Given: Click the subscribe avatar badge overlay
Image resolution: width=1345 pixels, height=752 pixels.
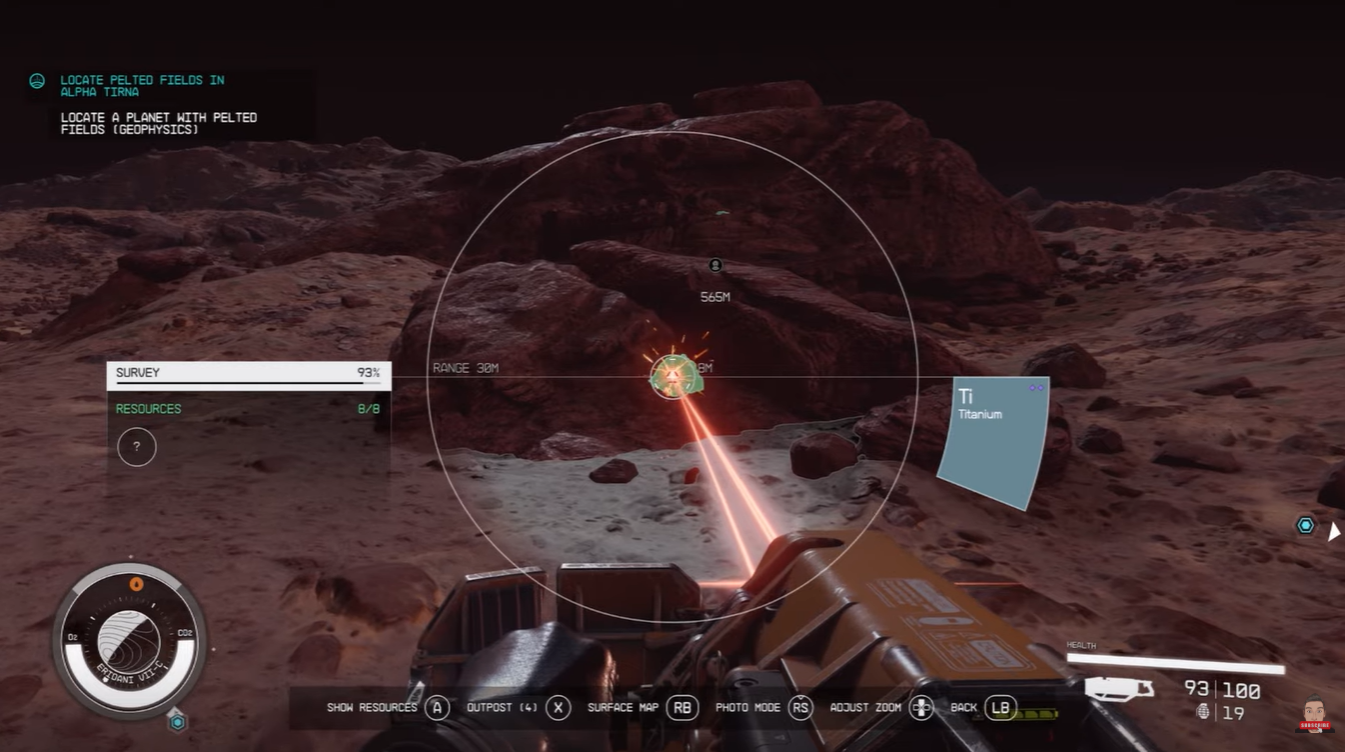Looking at the screenshot, I should (x=1314, y=716).
